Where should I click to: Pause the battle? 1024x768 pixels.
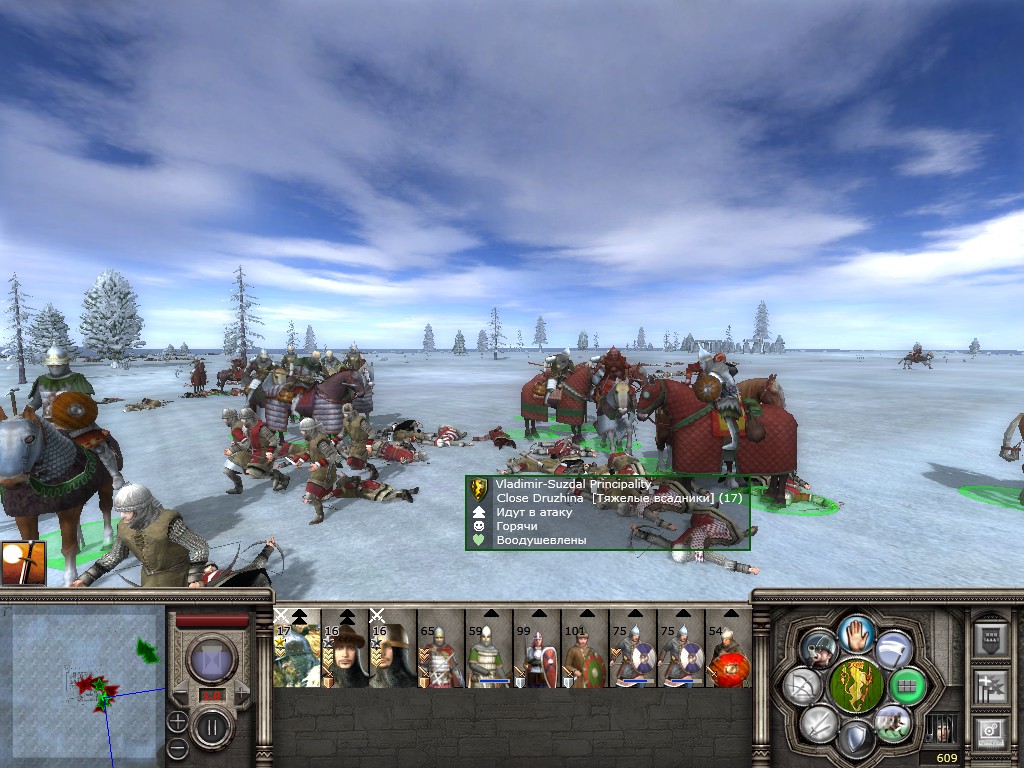coord(212,727)
